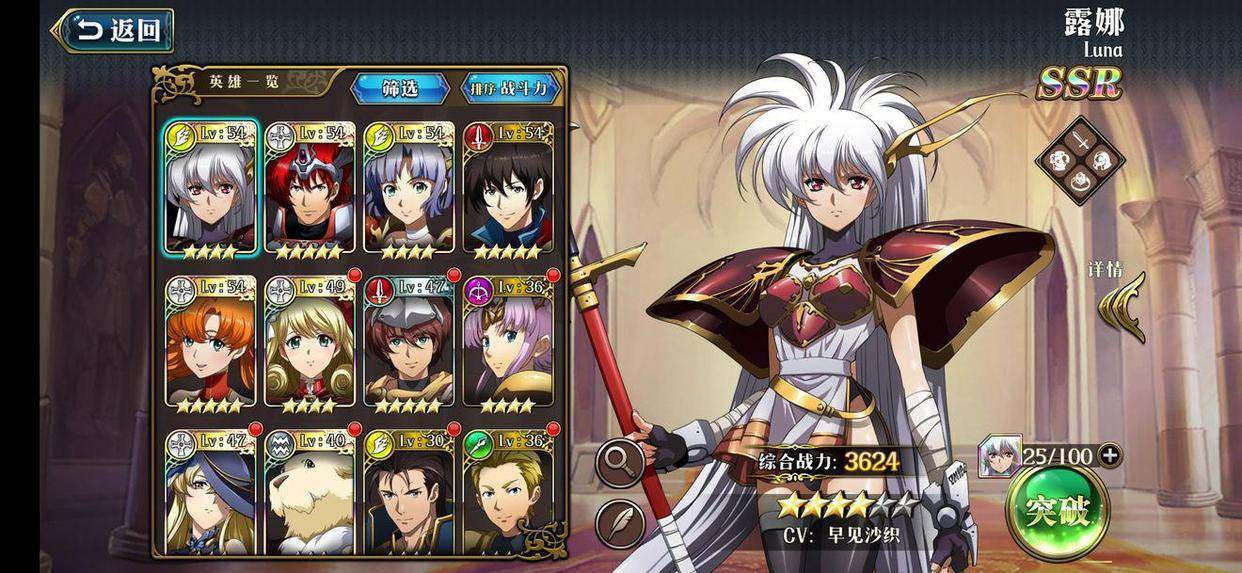The width and height of the screenshot is (1242, 573).
Task: Select the brown-haired Lv 47 helmeted hero
Action: pyautogui.click(x=409, y=342)
